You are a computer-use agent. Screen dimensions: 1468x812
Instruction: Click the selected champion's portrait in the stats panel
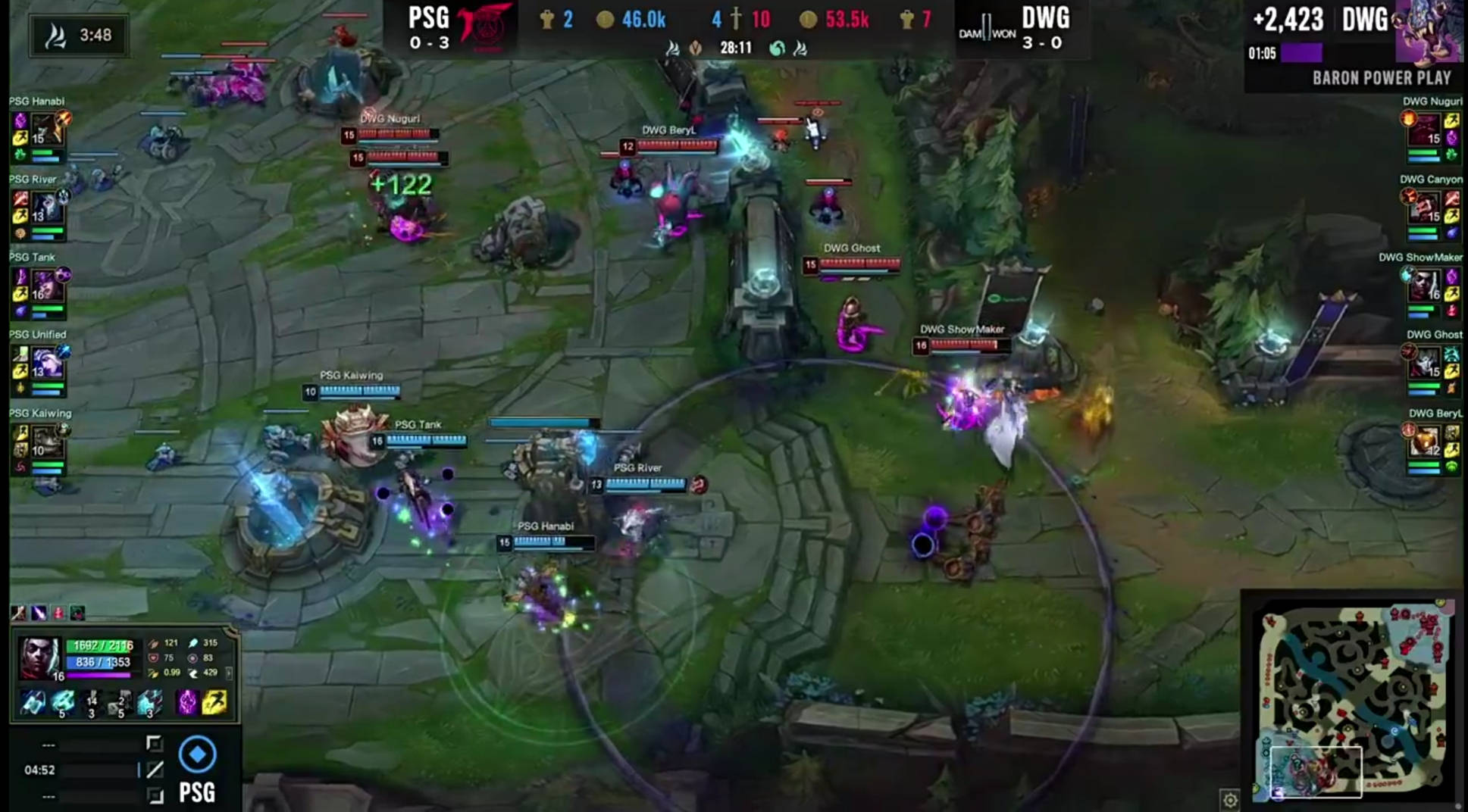(40, 656)
